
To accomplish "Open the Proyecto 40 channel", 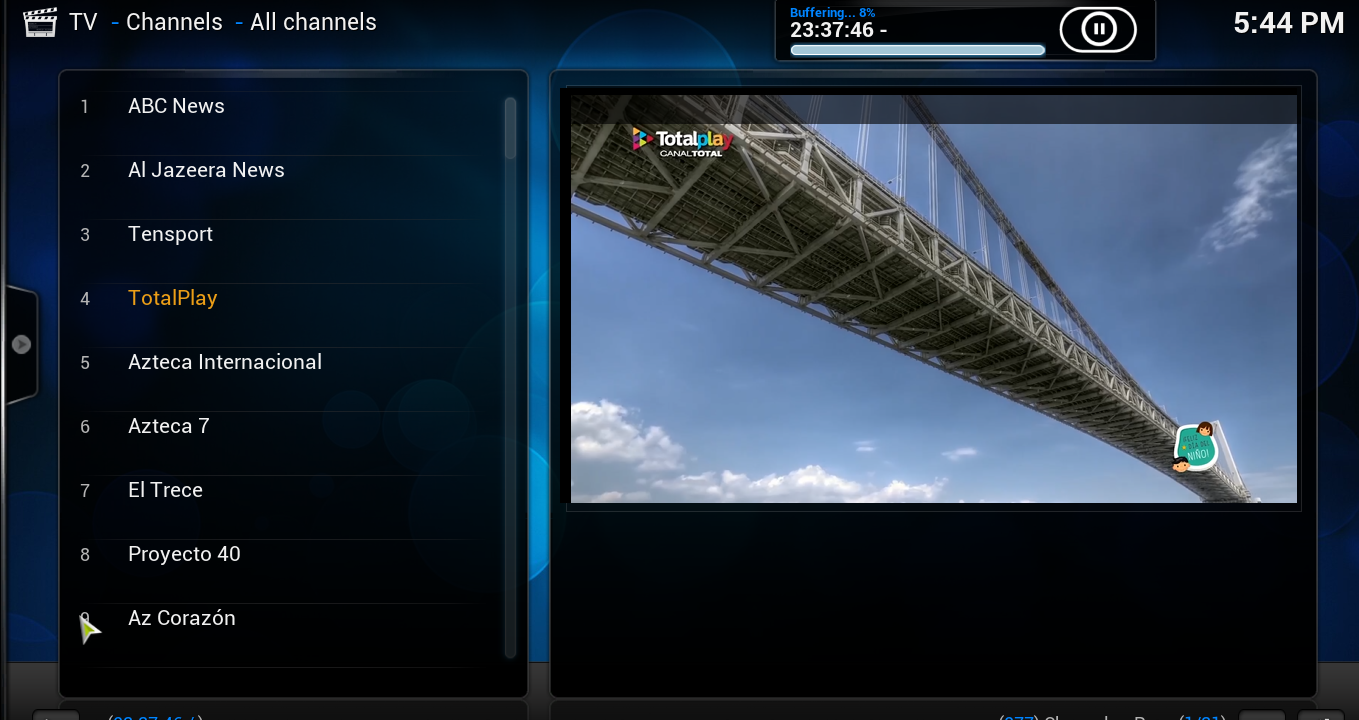I will click(x=184, y=554).
